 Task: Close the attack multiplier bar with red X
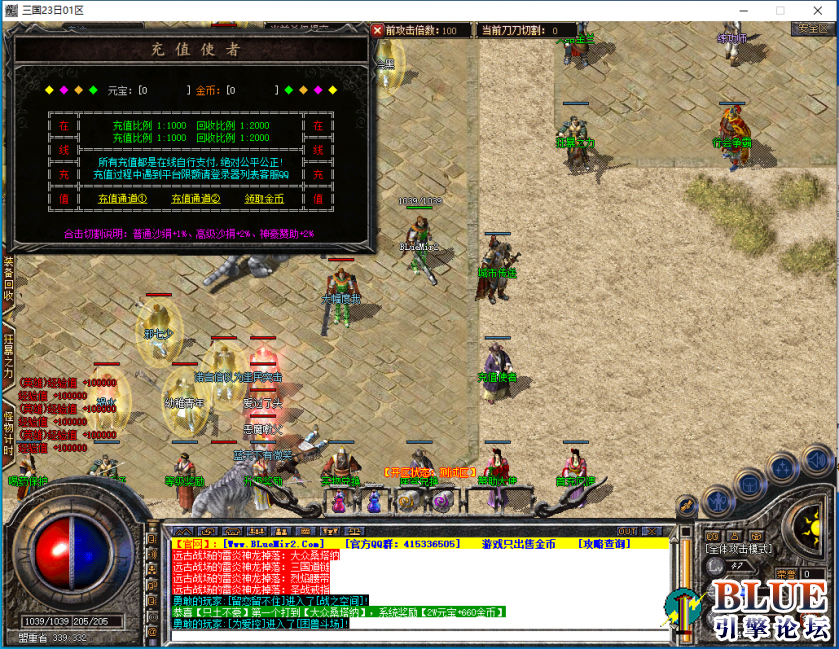coord(378,30)
